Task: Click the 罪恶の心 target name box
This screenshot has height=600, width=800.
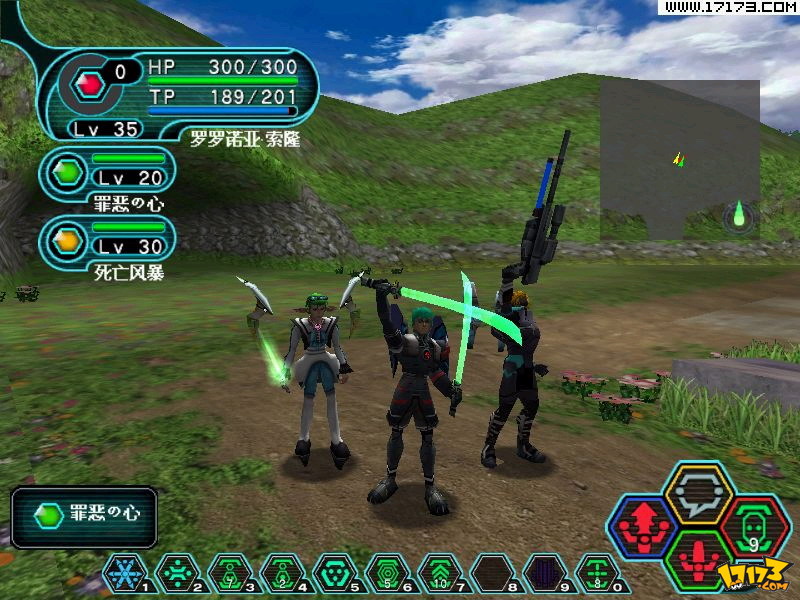Action: [x=85, y=516]
